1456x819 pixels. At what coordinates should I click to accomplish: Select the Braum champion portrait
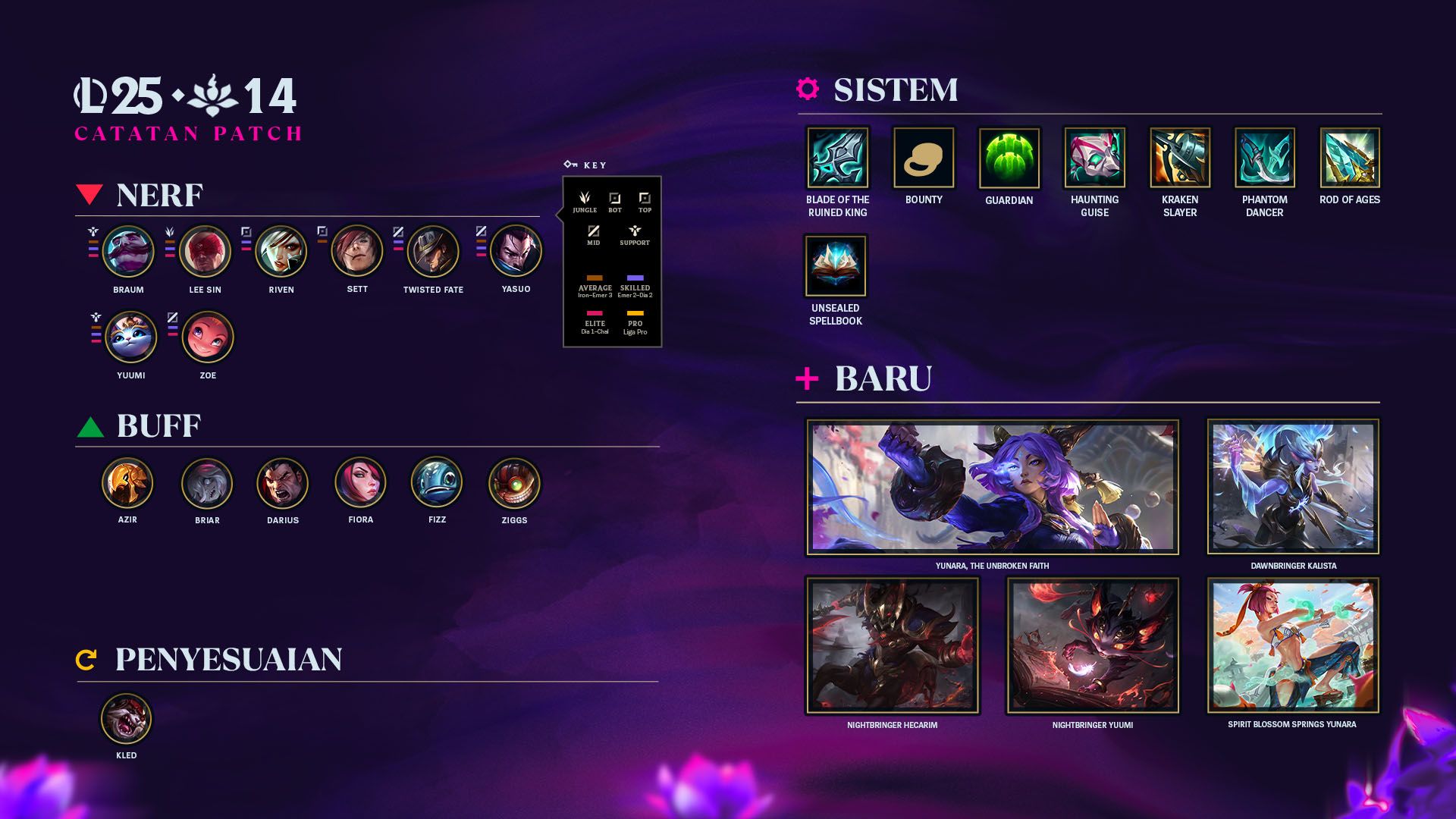click(128, 252)
